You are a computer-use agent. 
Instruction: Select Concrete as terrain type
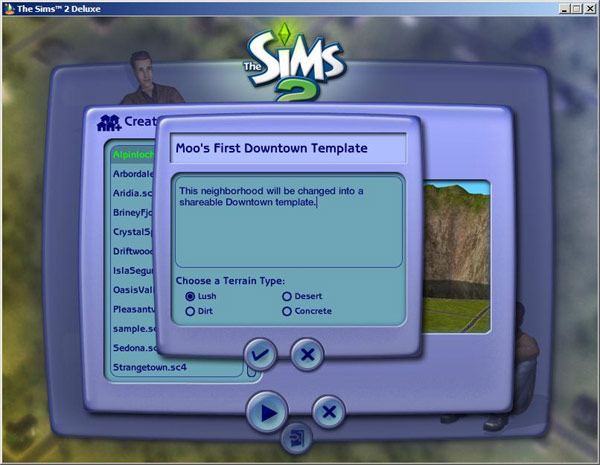point(287,311)
